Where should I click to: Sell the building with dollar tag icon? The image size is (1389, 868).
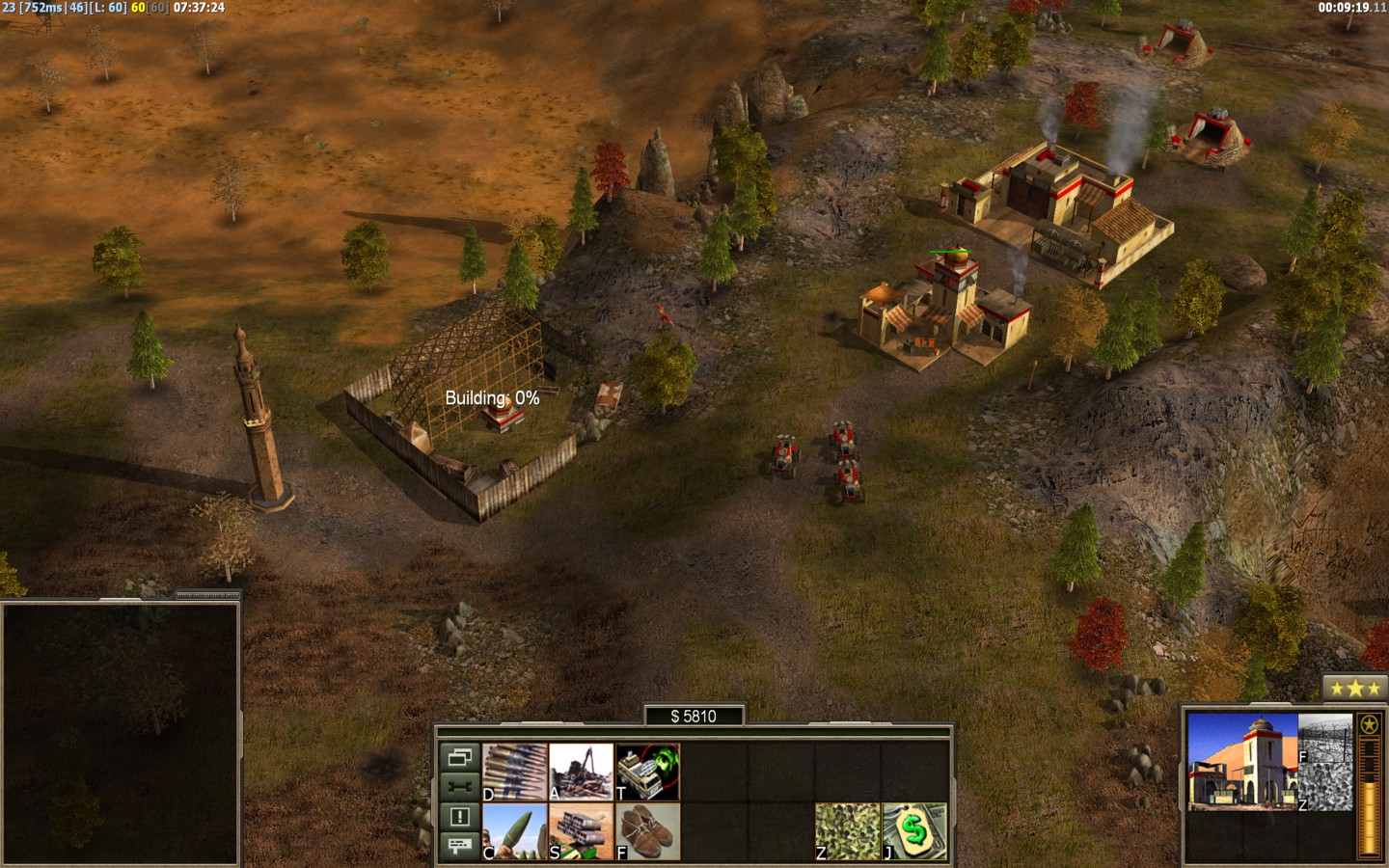coord(914,831)
